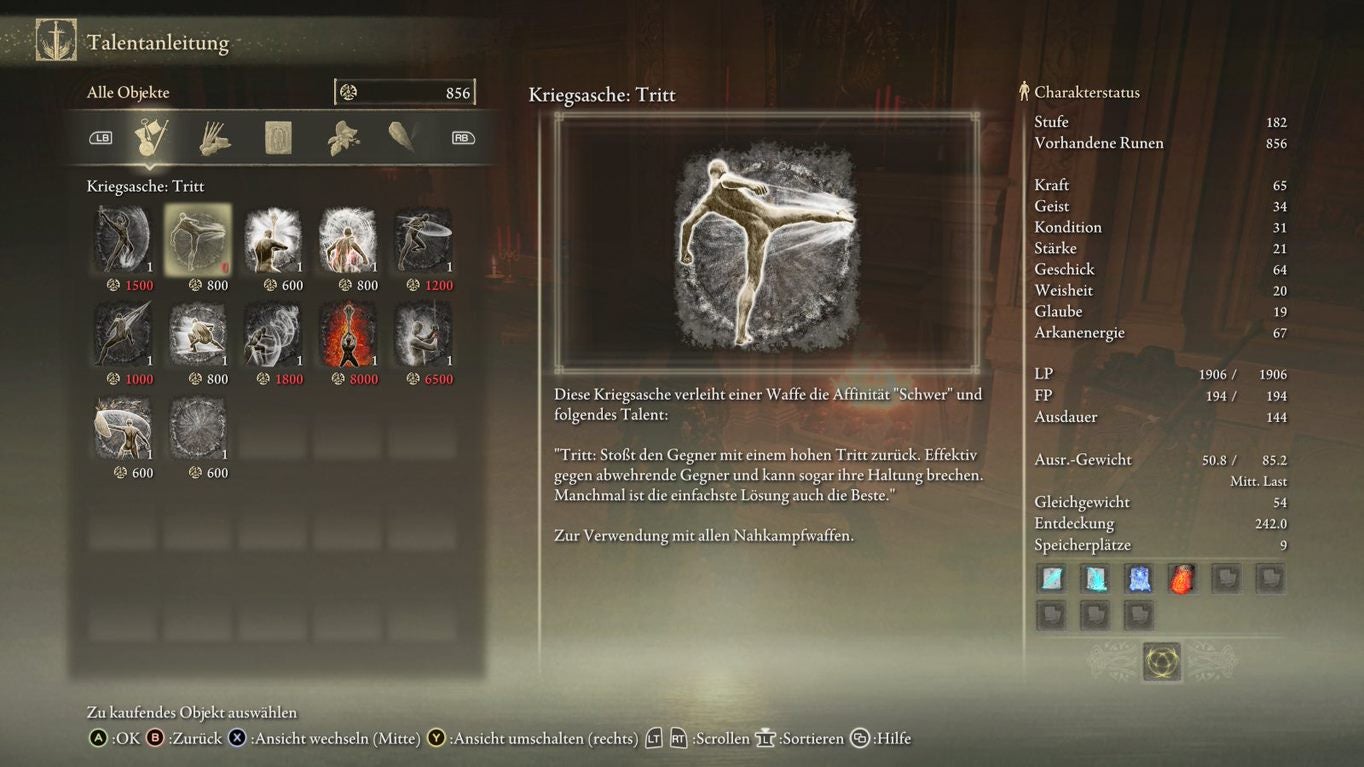Screen dimensions: 1364x767
Task: Select the dark blue sorcery scroll slot
Action: 1138,578
